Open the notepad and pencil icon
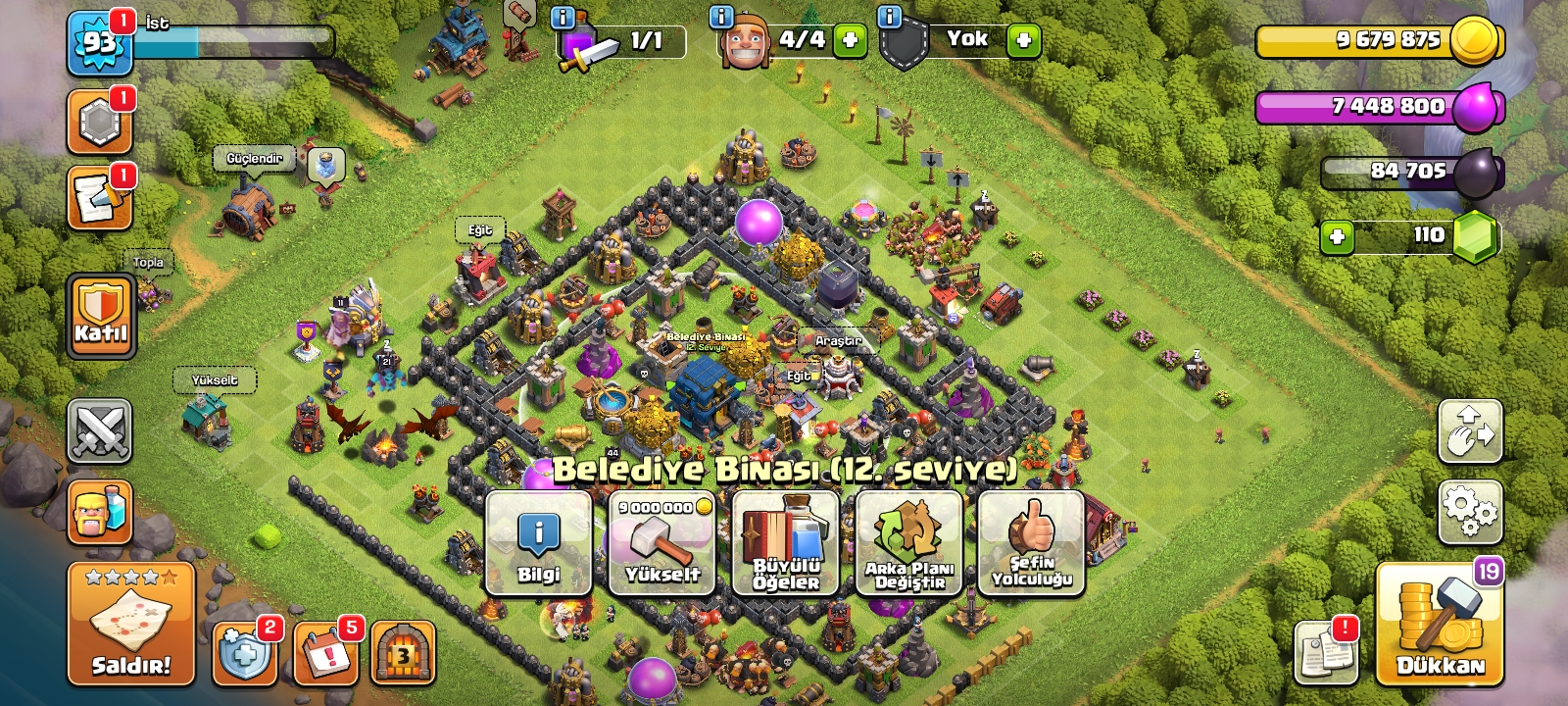The width and height of the screenshot is (1568, 706). tap(99, 199)
